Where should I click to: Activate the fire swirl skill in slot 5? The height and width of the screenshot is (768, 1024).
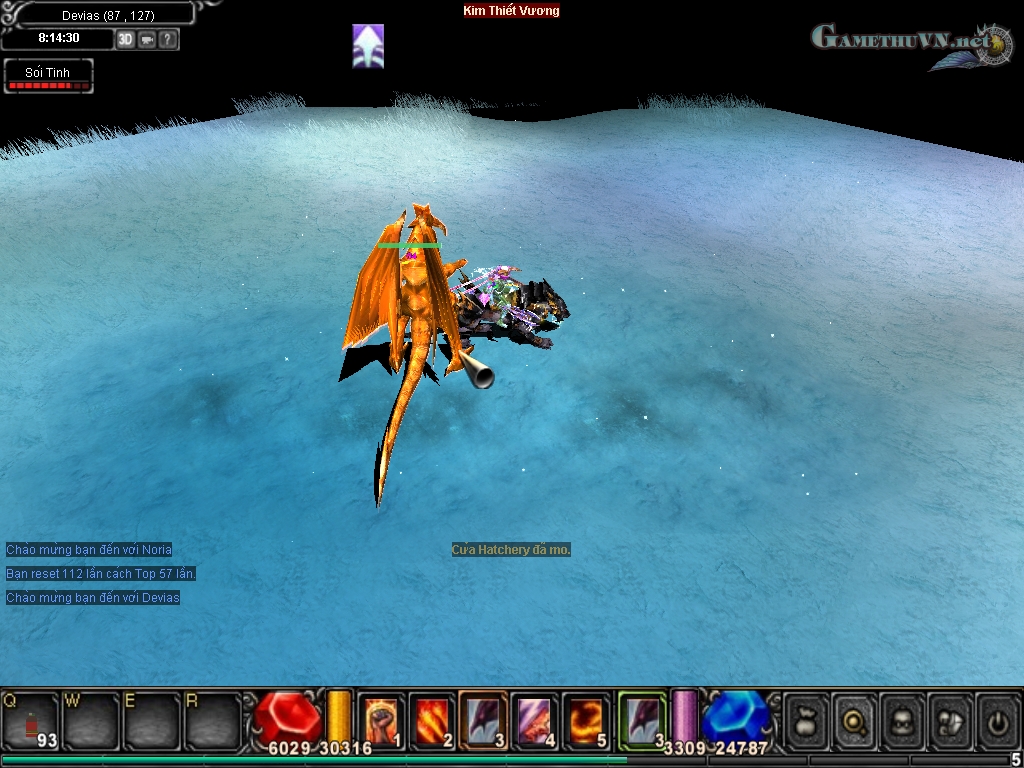click(586, 720)
